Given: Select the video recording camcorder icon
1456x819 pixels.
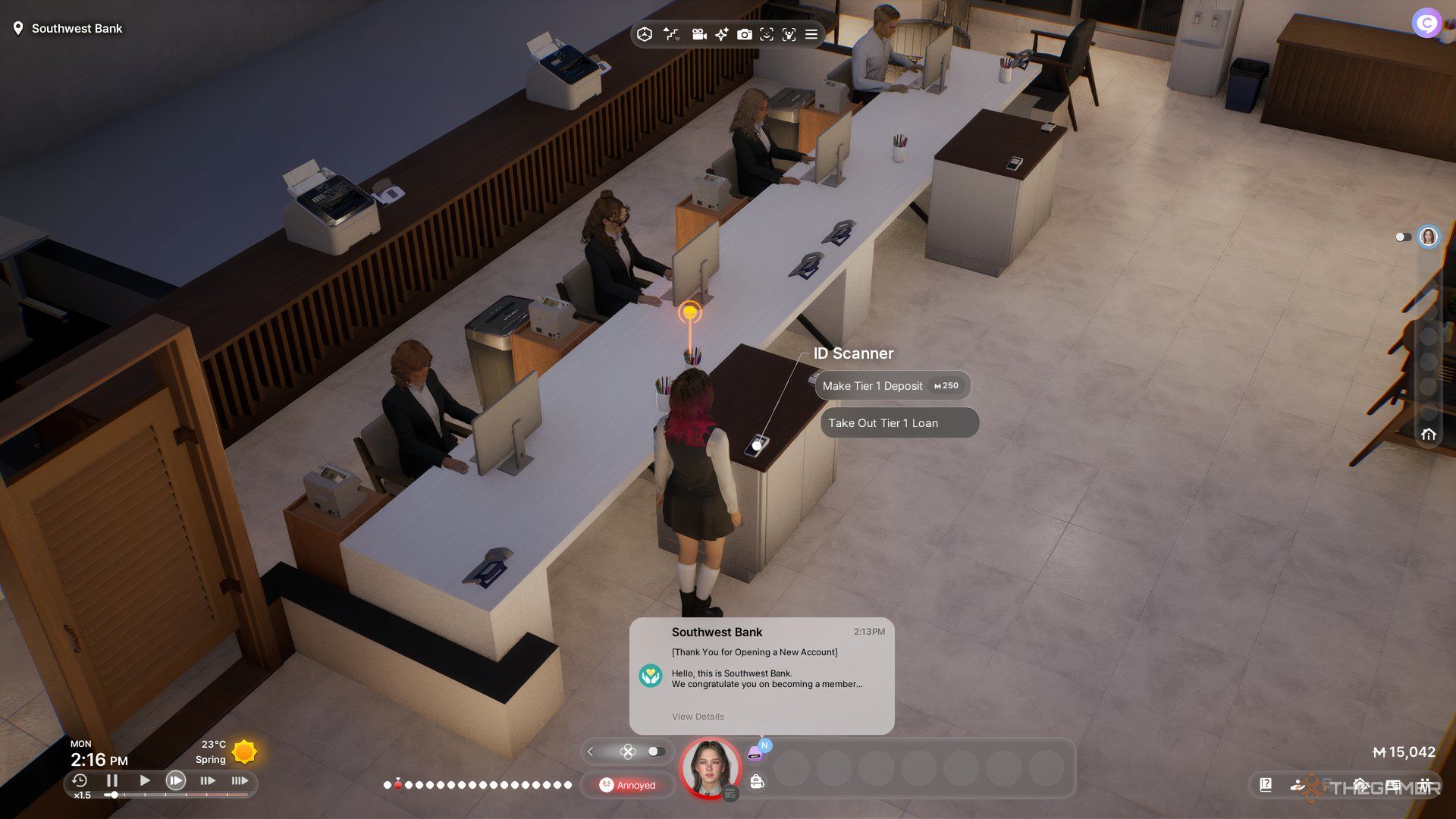Looking at the screenshot, I should point(698,34).
